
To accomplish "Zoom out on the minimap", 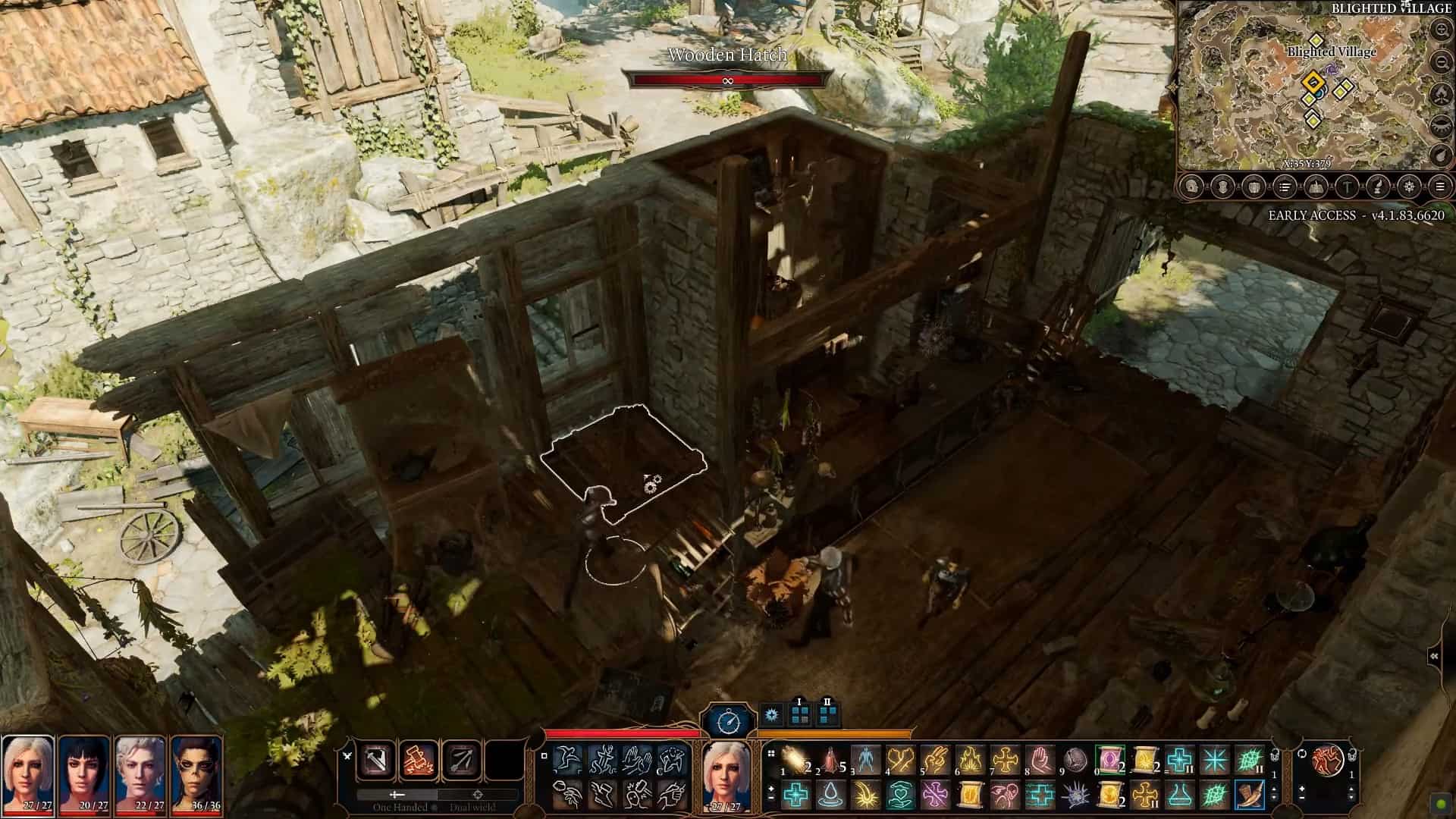I will 1442,61.
